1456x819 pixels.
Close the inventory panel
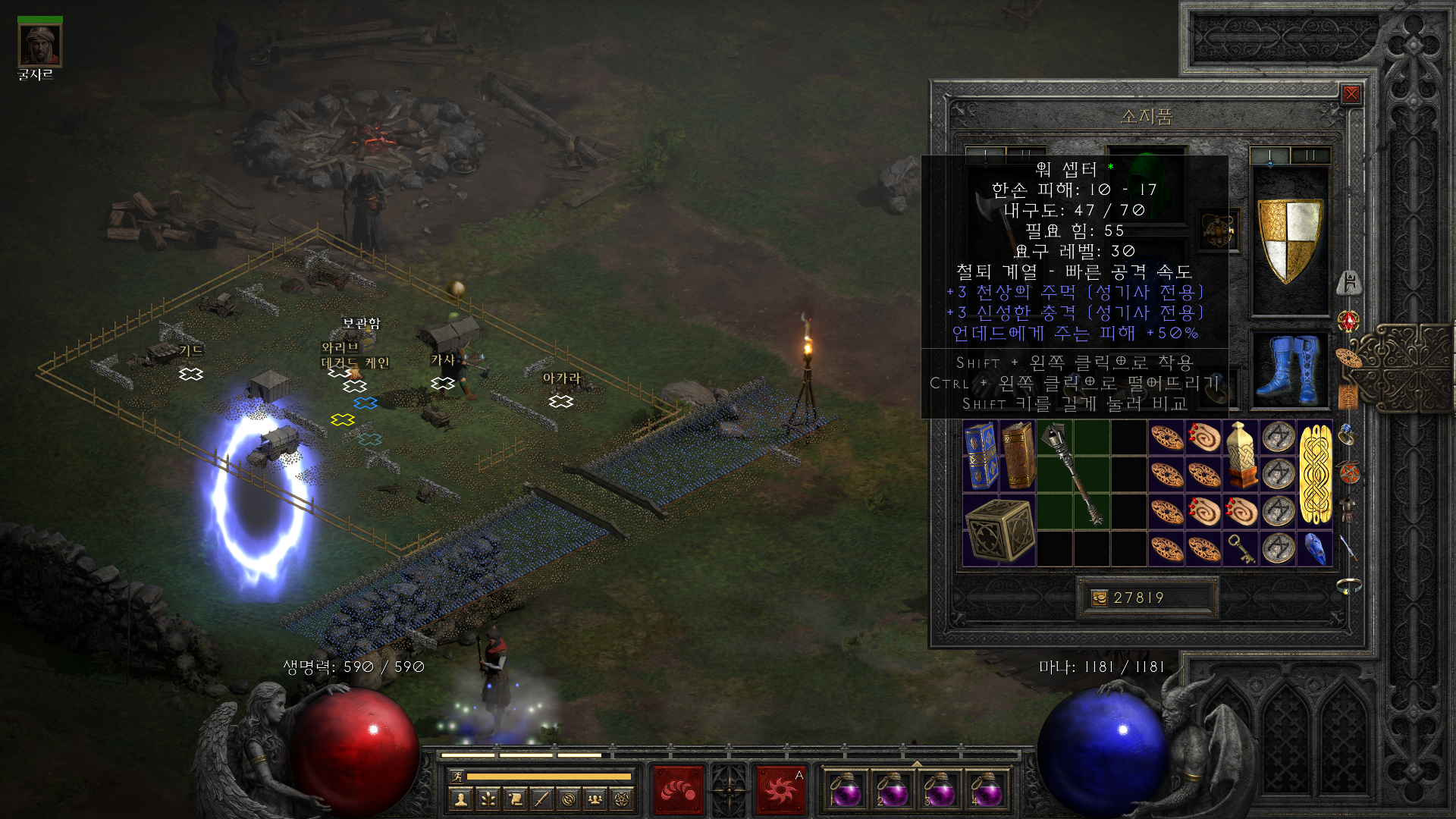point(1351,94)
